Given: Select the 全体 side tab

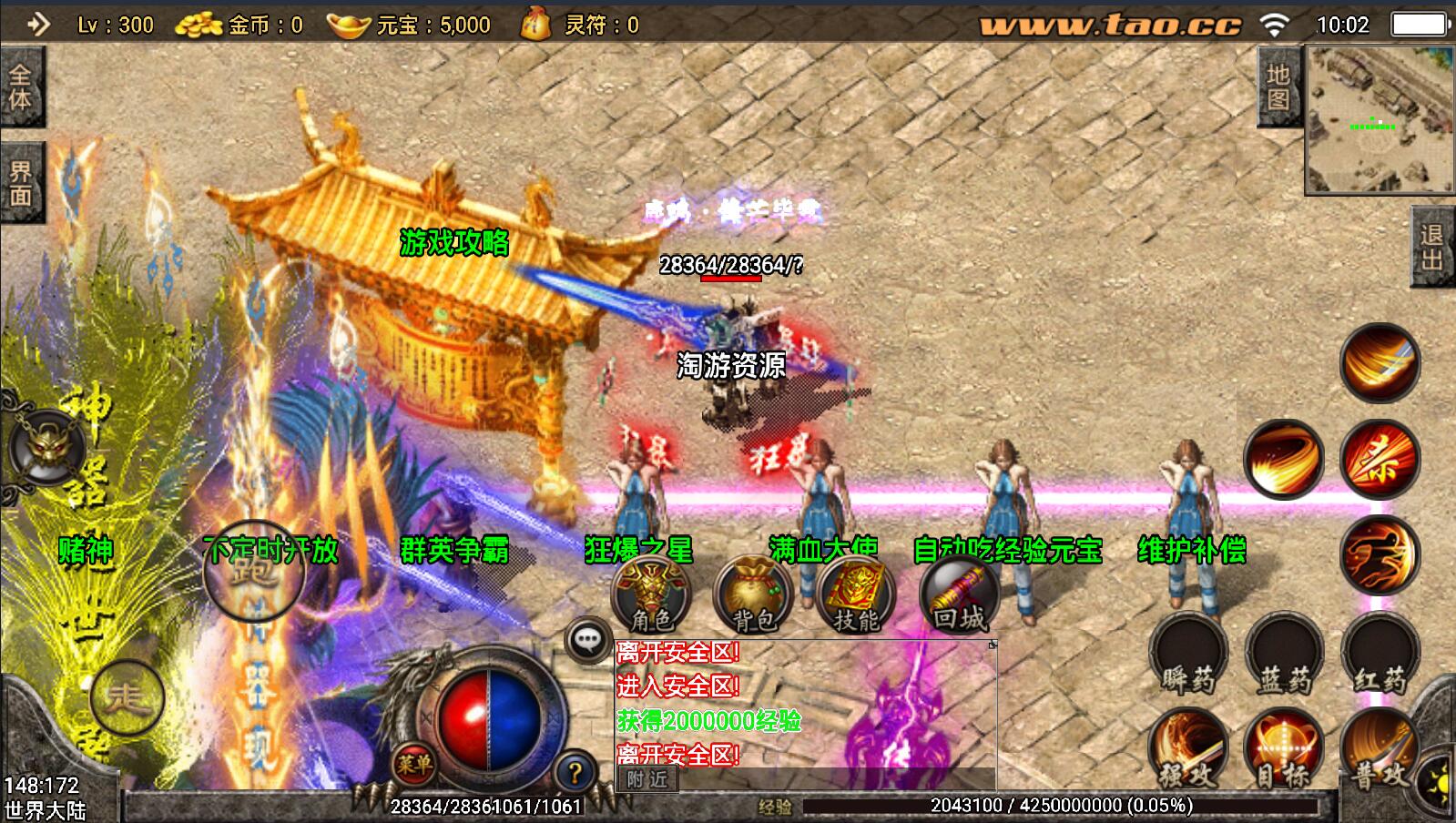Looking at the screenshot, I should pyautogui.click(x=21, y=87).
